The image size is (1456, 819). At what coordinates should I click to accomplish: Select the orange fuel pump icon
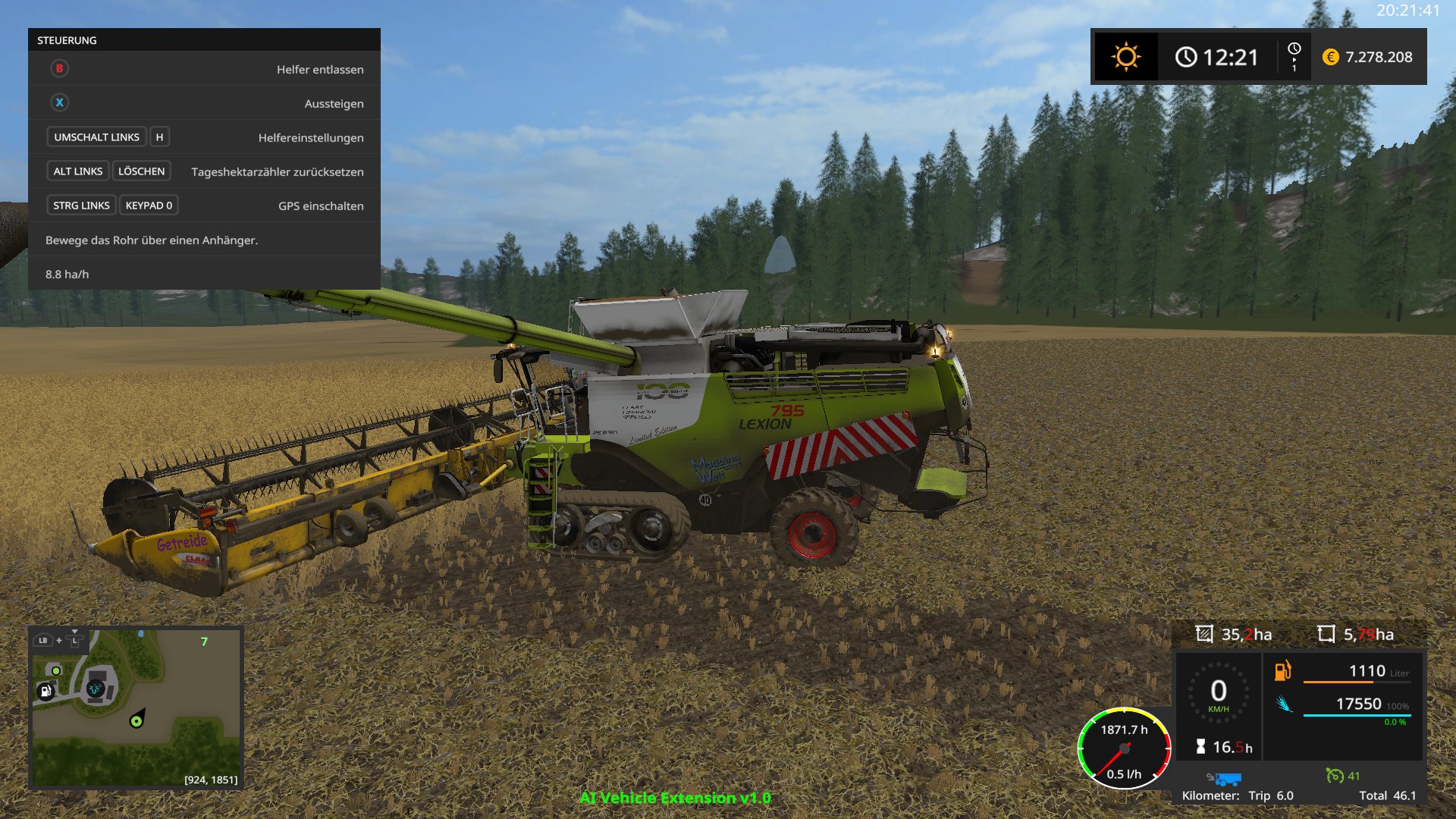pyautogui.click(x=1282, y=670)
